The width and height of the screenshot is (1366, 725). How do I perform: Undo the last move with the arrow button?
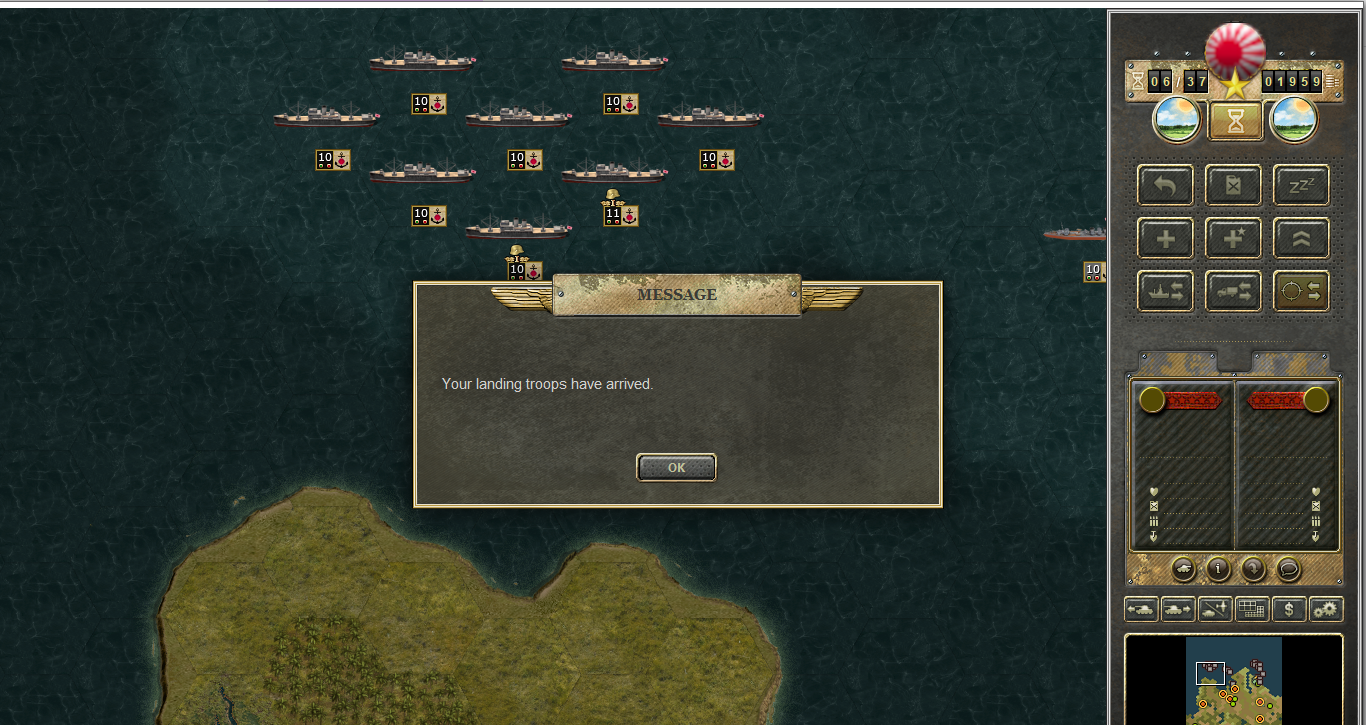coord(1165,185)
